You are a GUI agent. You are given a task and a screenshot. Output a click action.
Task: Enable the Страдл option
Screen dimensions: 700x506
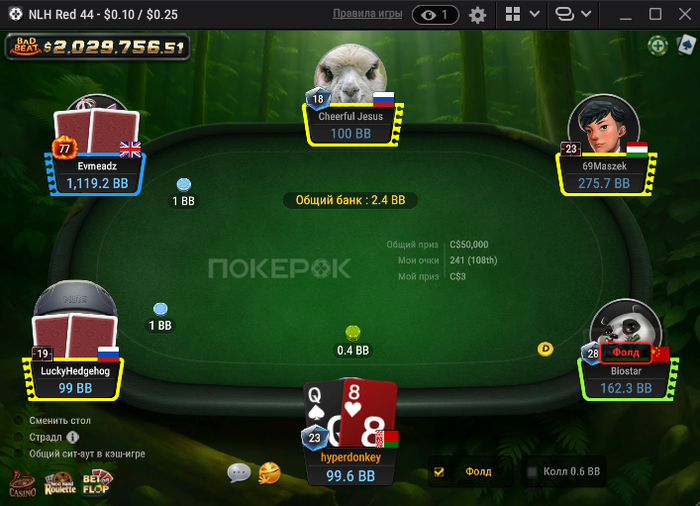click(x=20, y=437)
